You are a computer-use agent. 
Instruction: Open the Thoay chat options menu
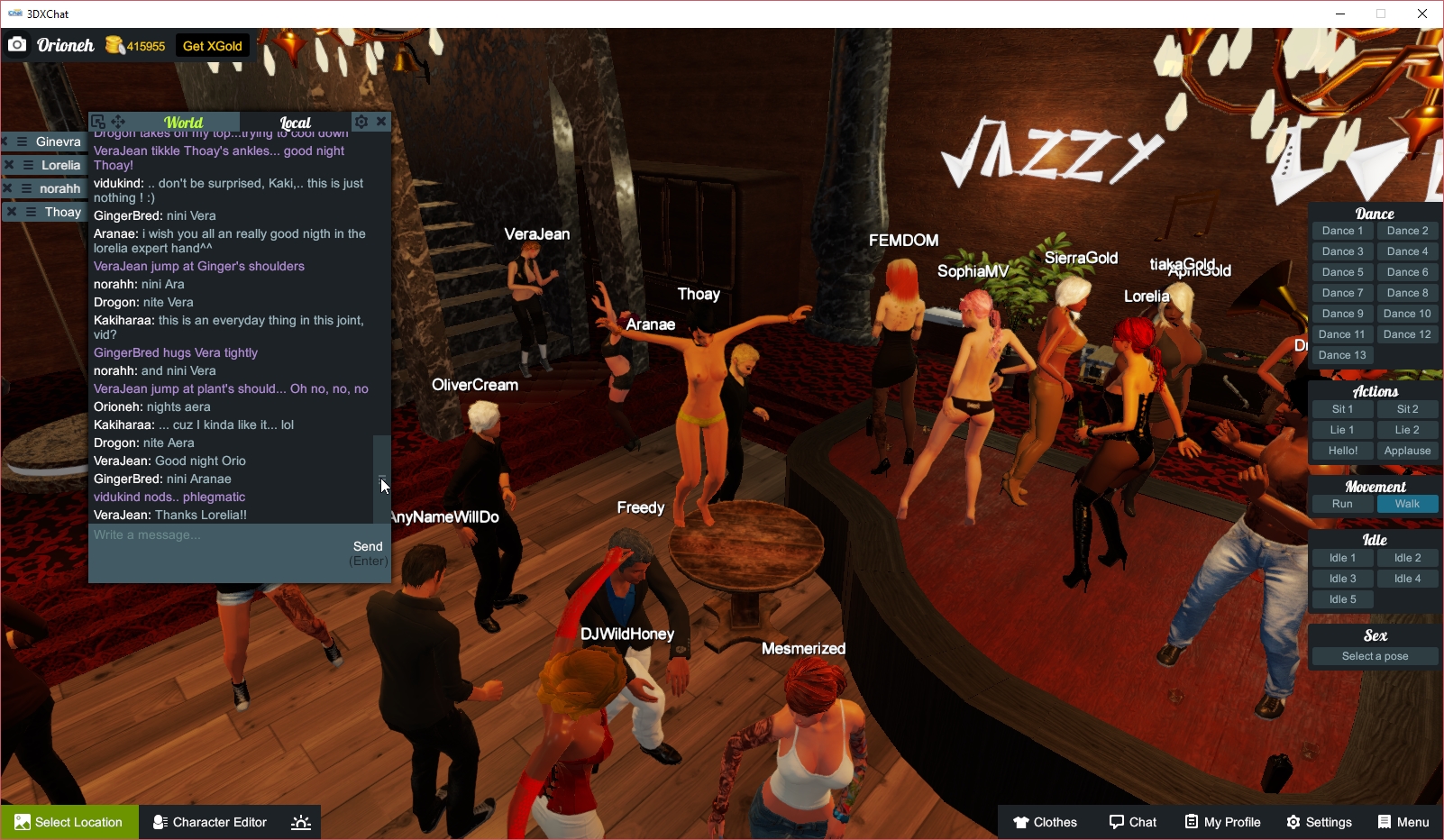(30, 211)
